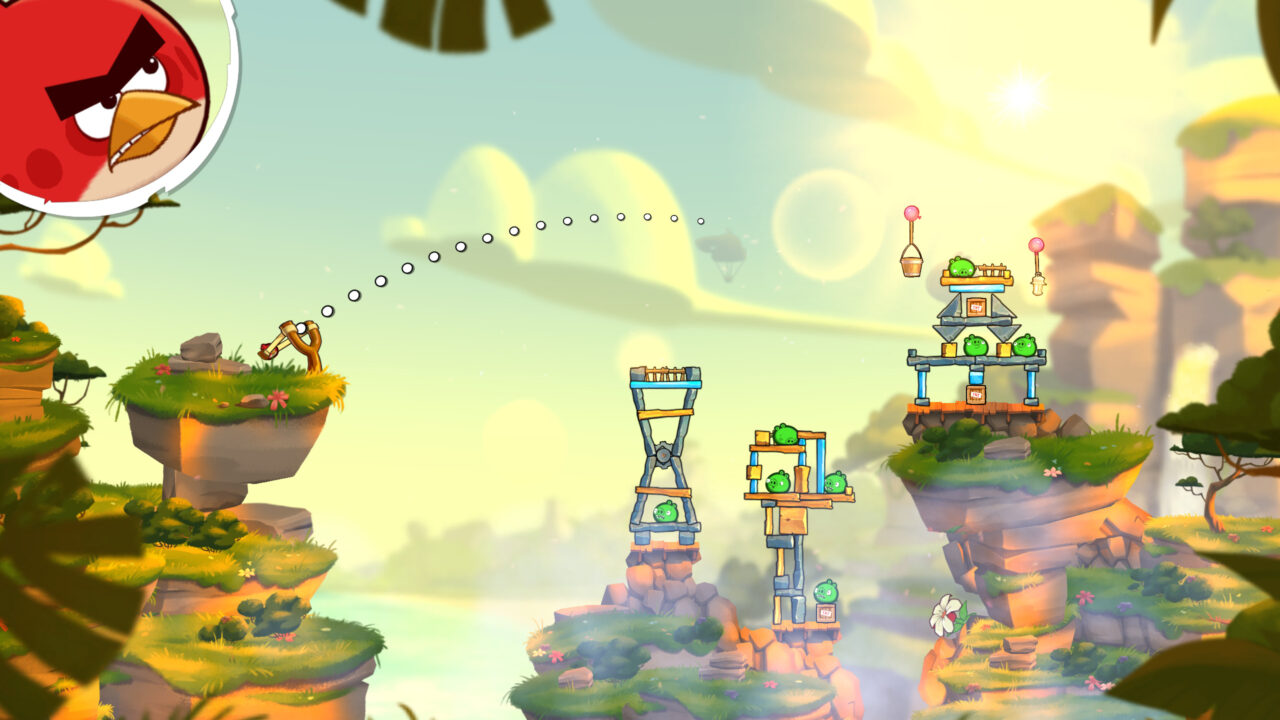Click the TNT crate below the rightmost platform

point(976,392)
